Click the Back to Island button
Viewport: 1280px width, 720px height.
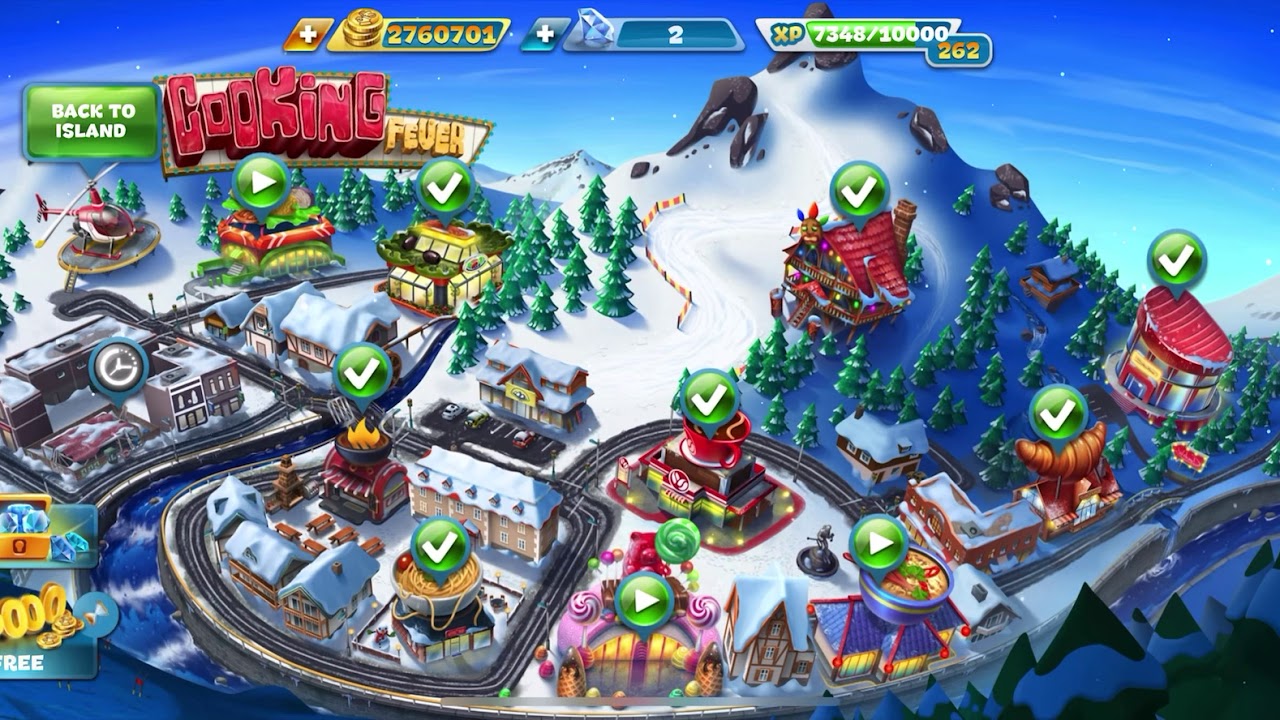tap(90, 121)
